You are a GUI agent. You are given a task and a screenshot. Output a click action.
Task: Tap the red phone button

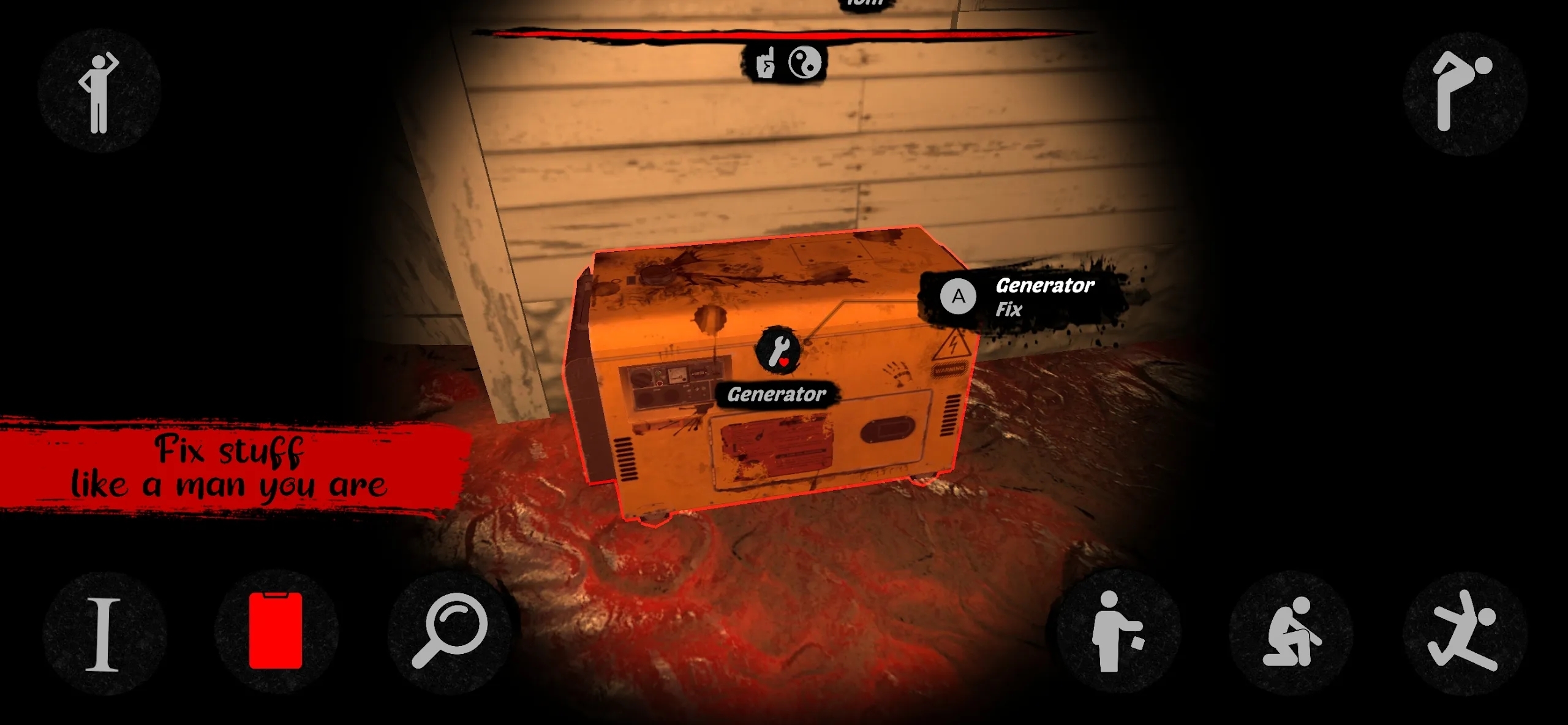click(276, 631)
